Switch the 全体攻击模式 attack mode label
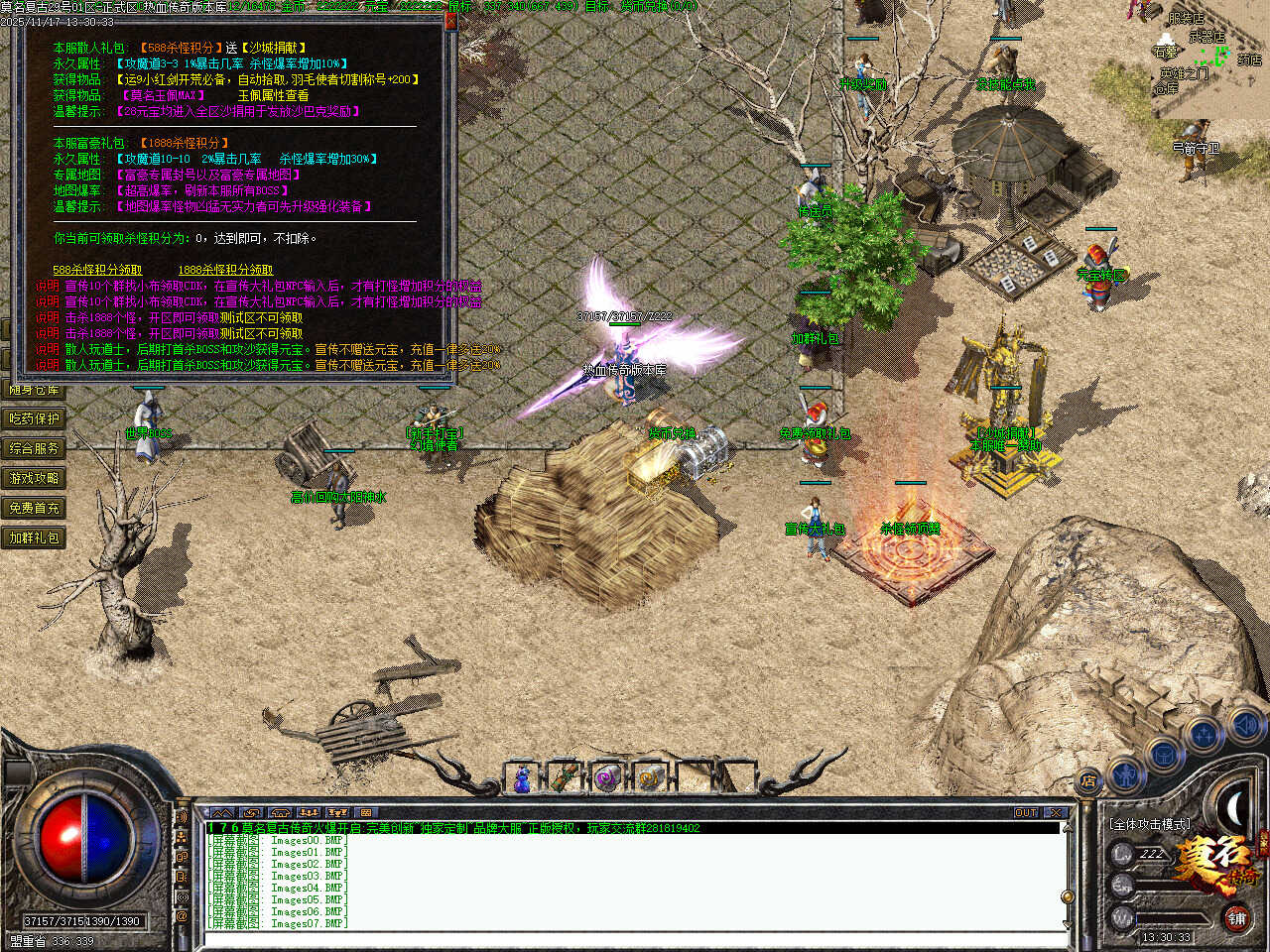 pos(1150,824)
